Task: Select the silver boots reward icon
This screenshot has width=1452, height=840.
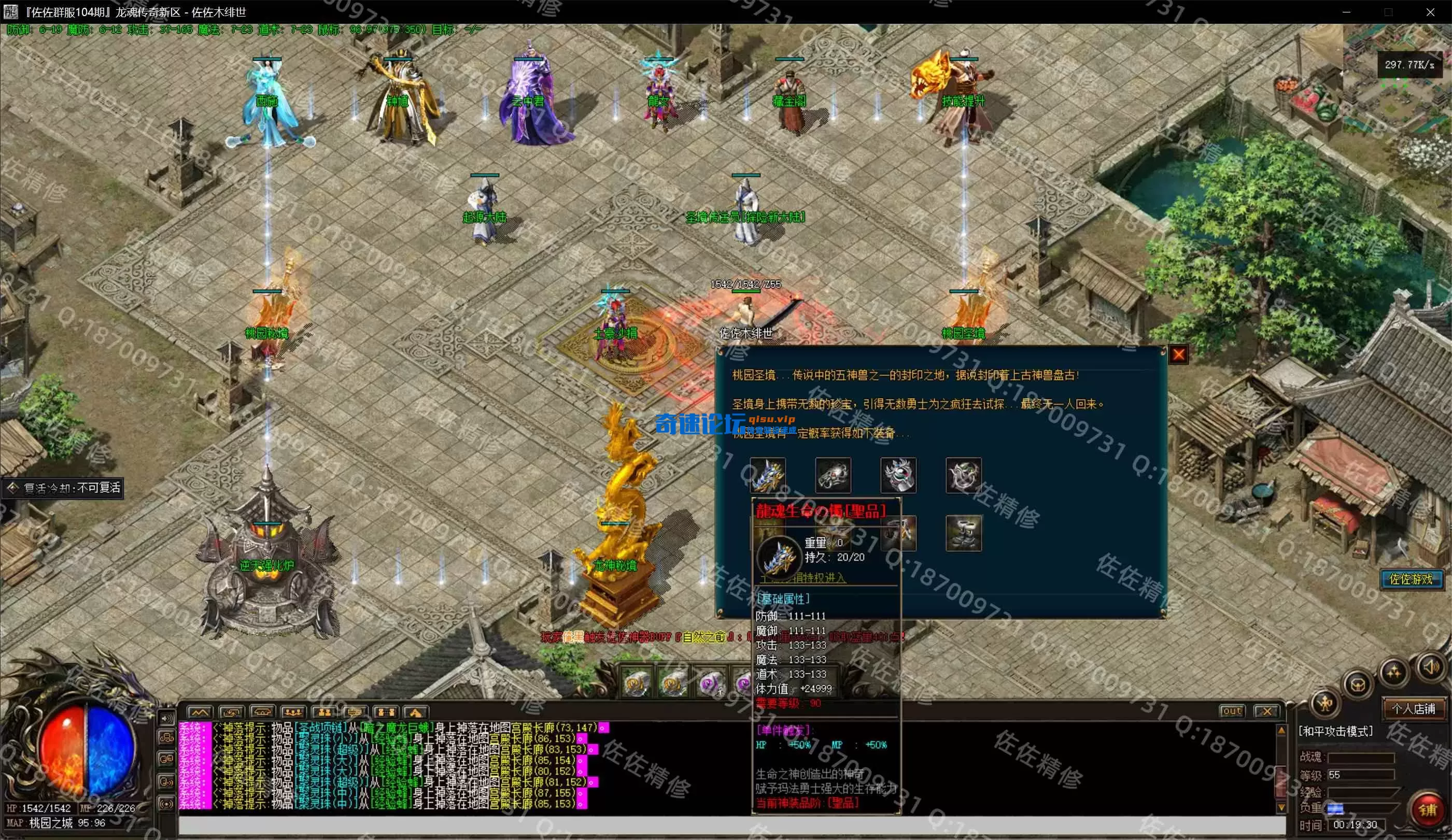Action: pyautogui.click(x=963, y=534)
